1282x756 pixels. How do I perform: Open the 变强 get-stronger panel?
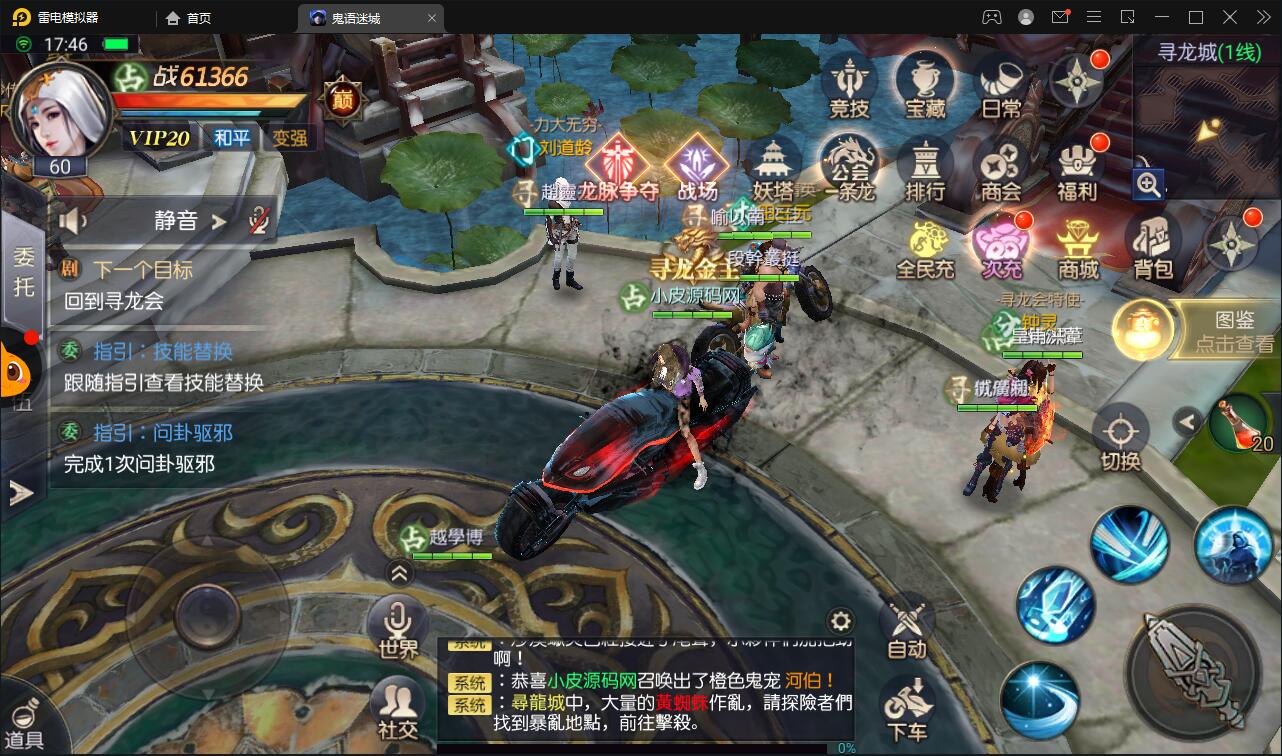pyautogui.click(x=290, y=138)
